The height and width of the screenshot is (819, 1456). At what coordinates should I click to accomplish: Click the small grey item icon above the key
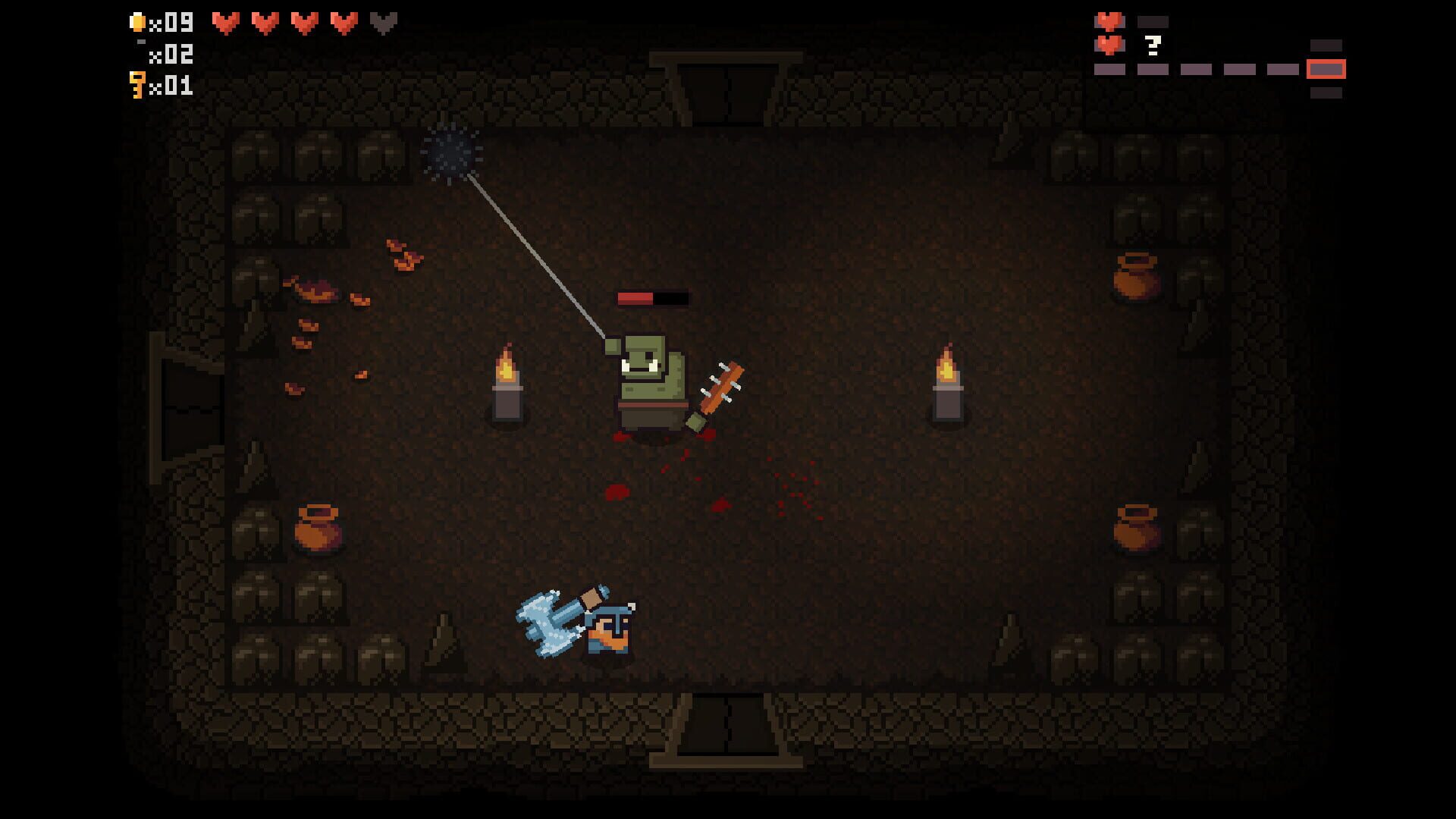click(141, 42)
